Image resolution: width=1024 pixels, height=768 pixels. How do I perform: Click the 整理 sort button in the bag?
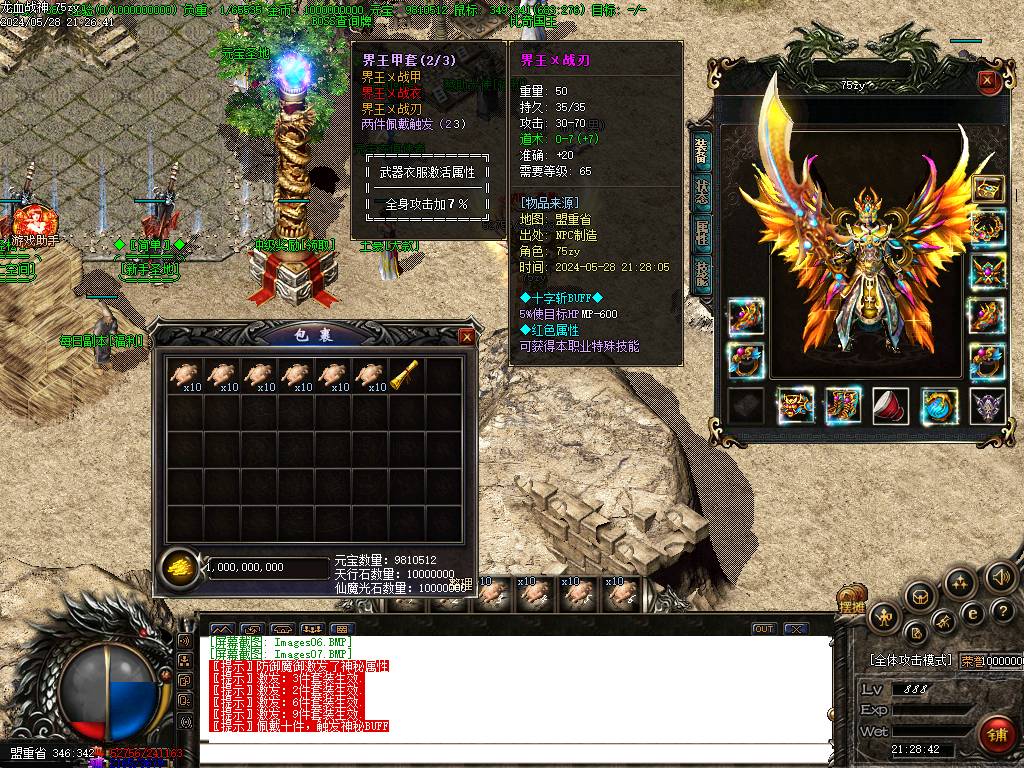(x=459, y=584)
